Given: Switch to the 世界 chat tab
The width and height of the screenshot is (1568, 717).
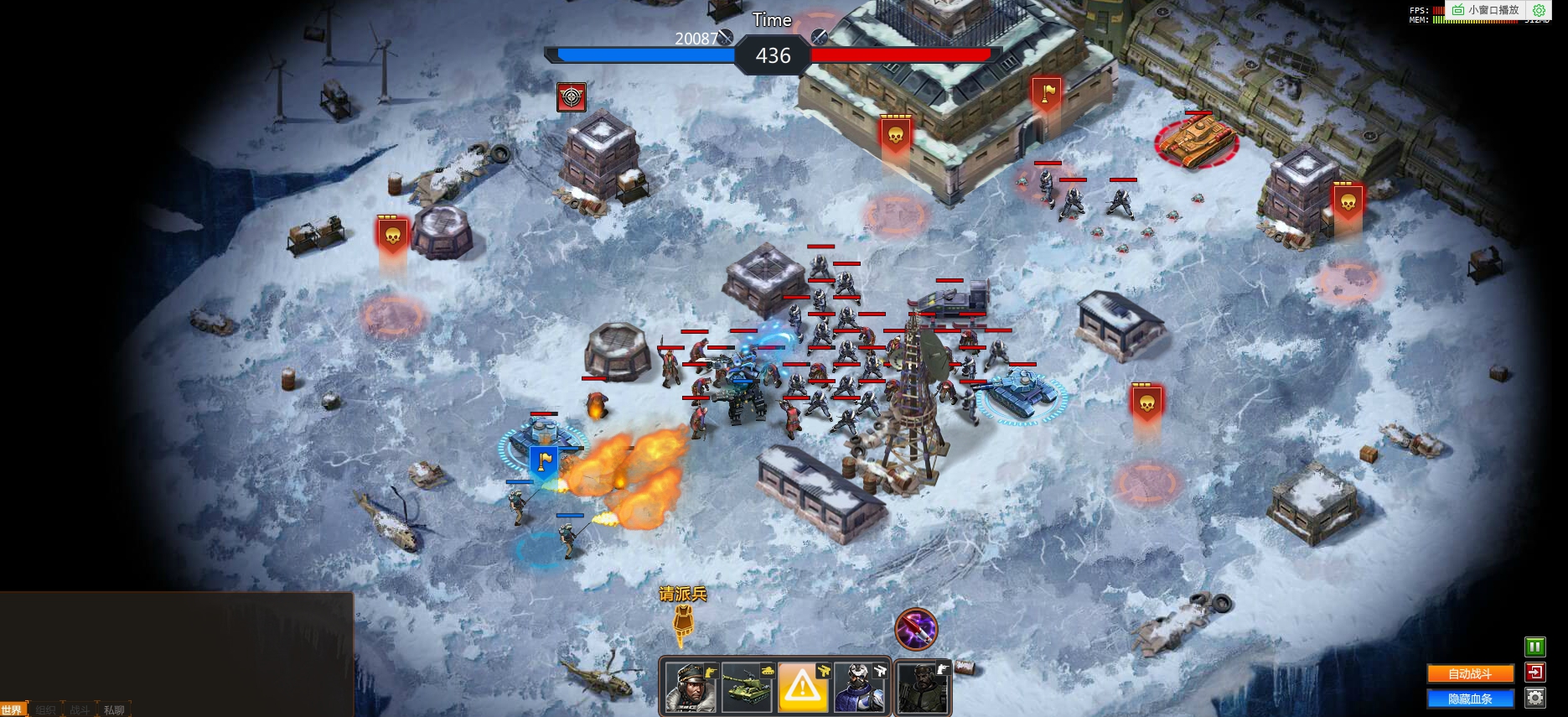Looking at the screenshot, I should coord(13,710).
